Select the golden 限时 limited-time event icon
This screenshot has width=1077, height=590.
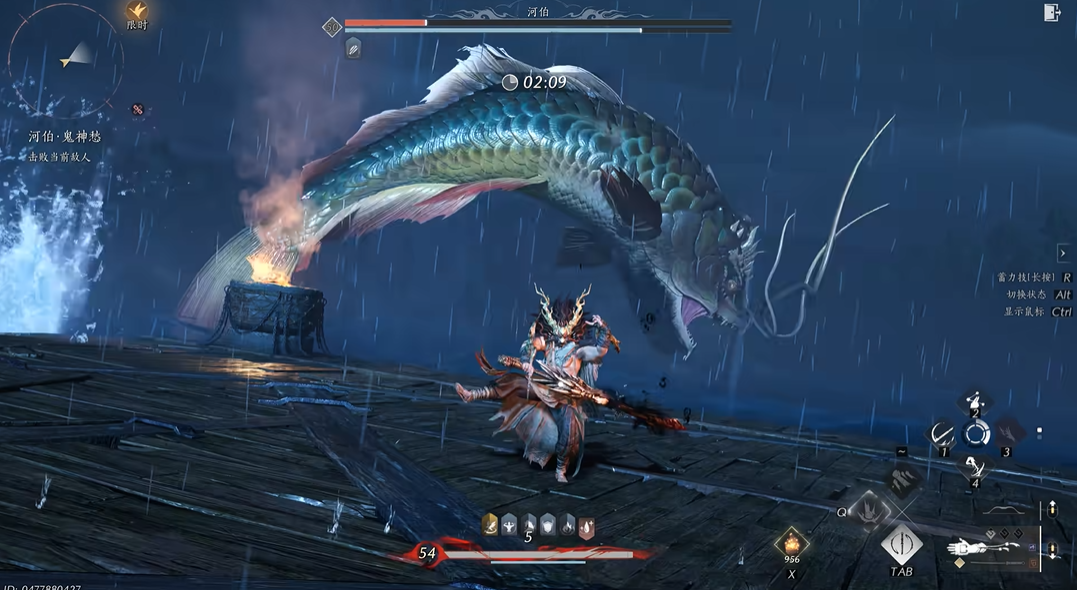click(x=137, y=13)
